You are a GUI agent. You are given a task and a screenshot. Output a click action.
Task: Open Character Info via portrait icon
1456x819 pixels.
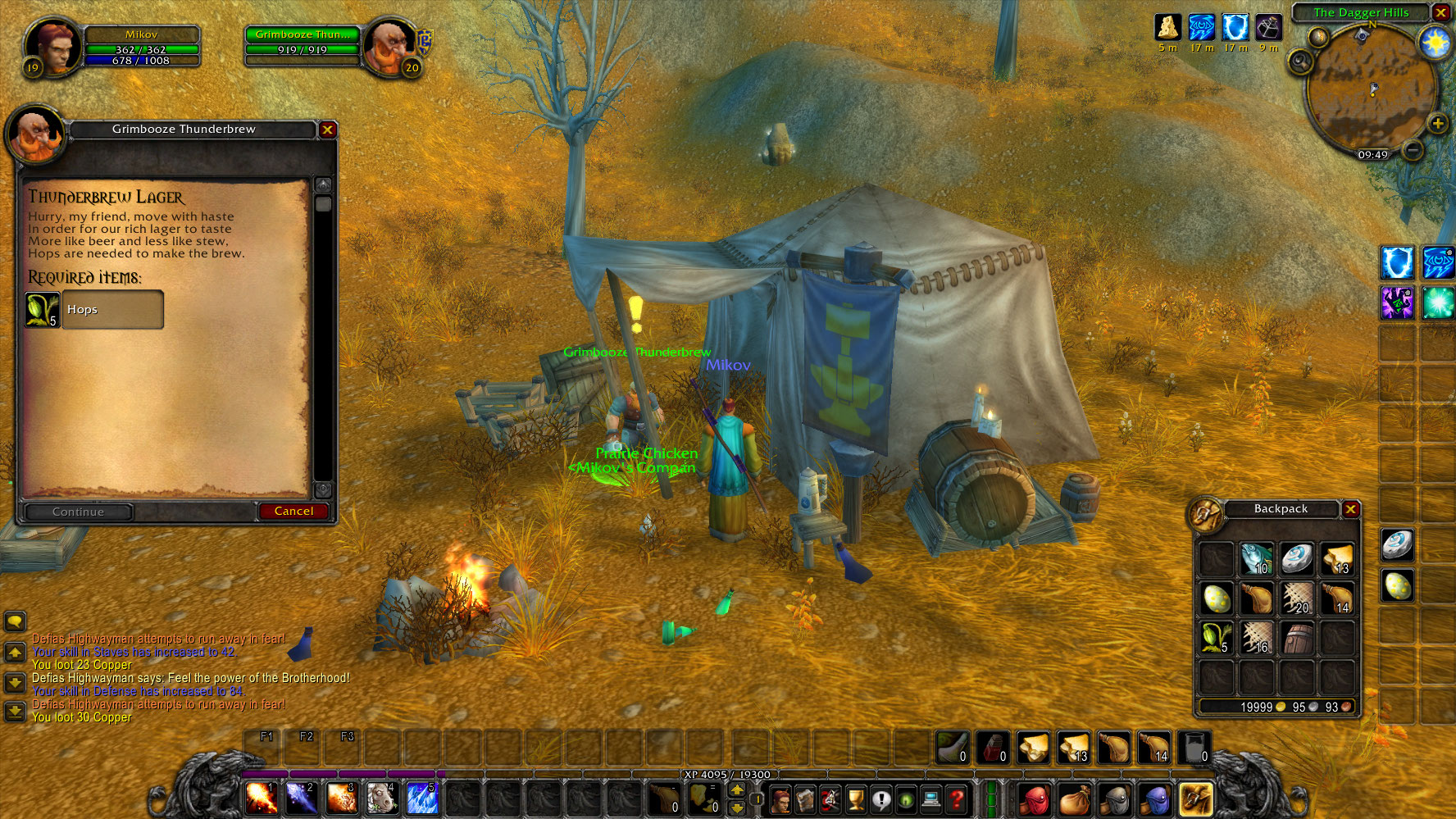pos(780,800)
